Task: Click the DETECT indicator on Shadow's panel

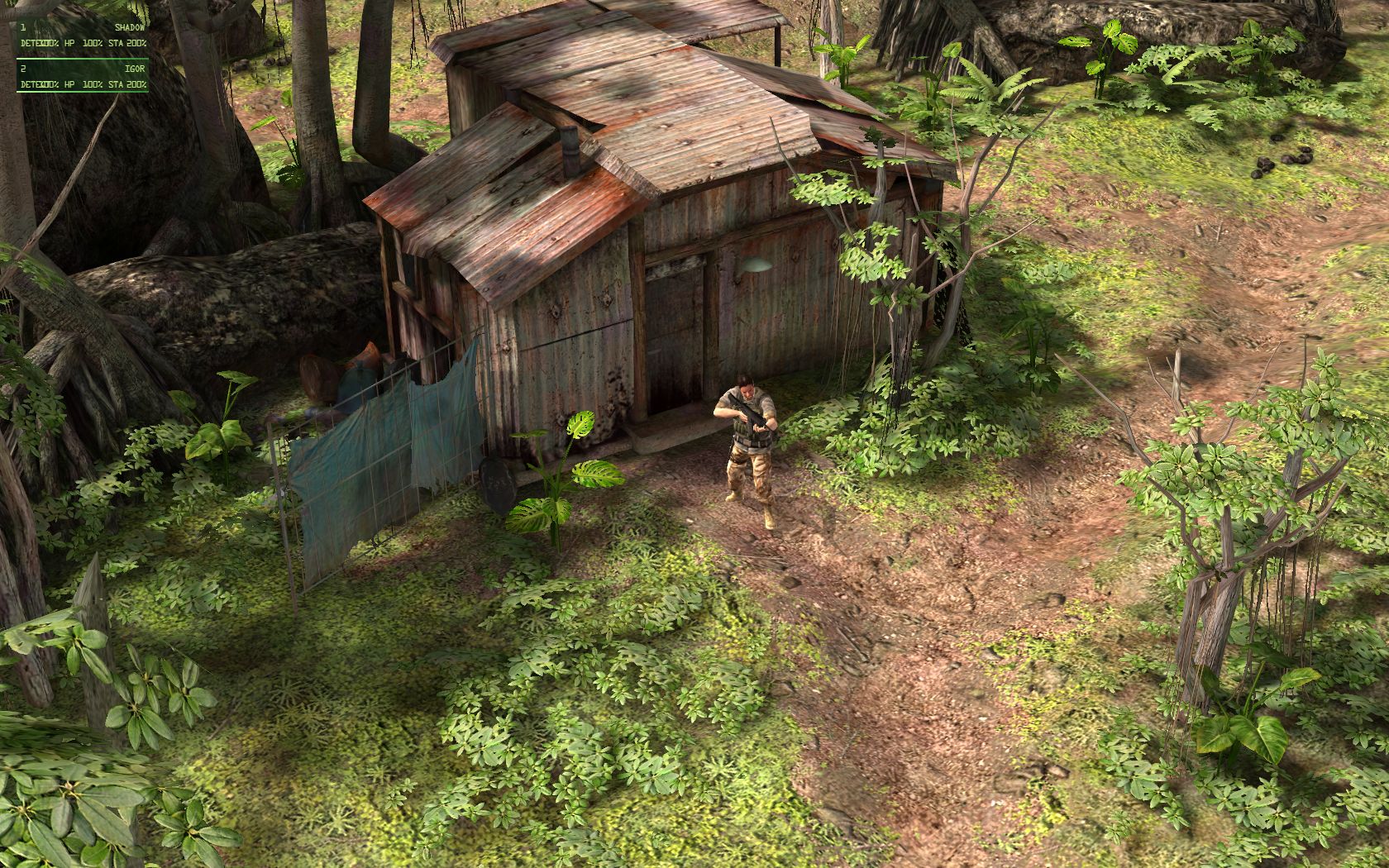Action: click(x=33, y=43)
